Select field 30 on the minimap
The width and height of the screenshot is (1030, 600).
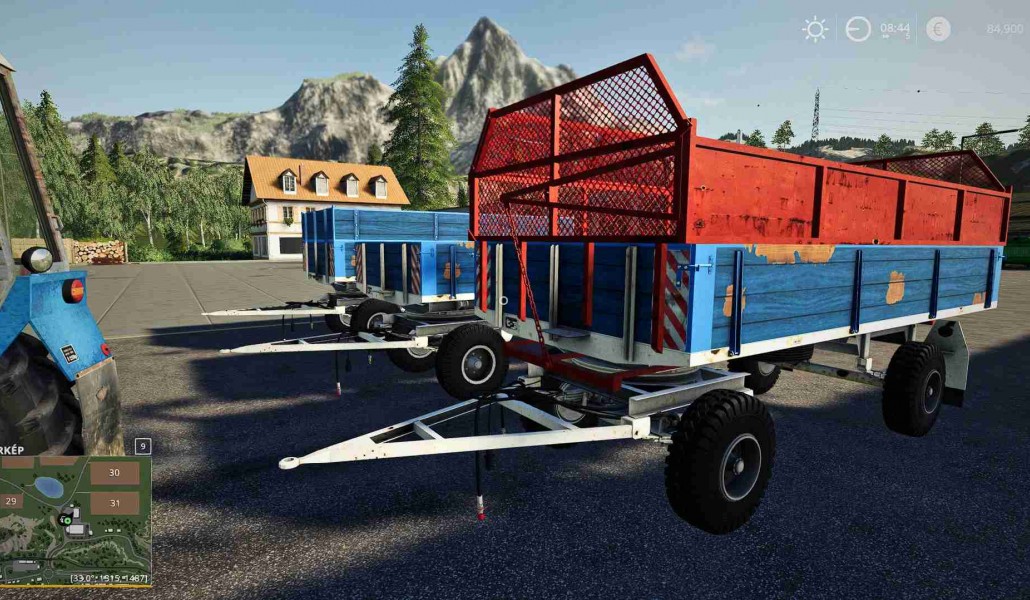coord(115,473)
